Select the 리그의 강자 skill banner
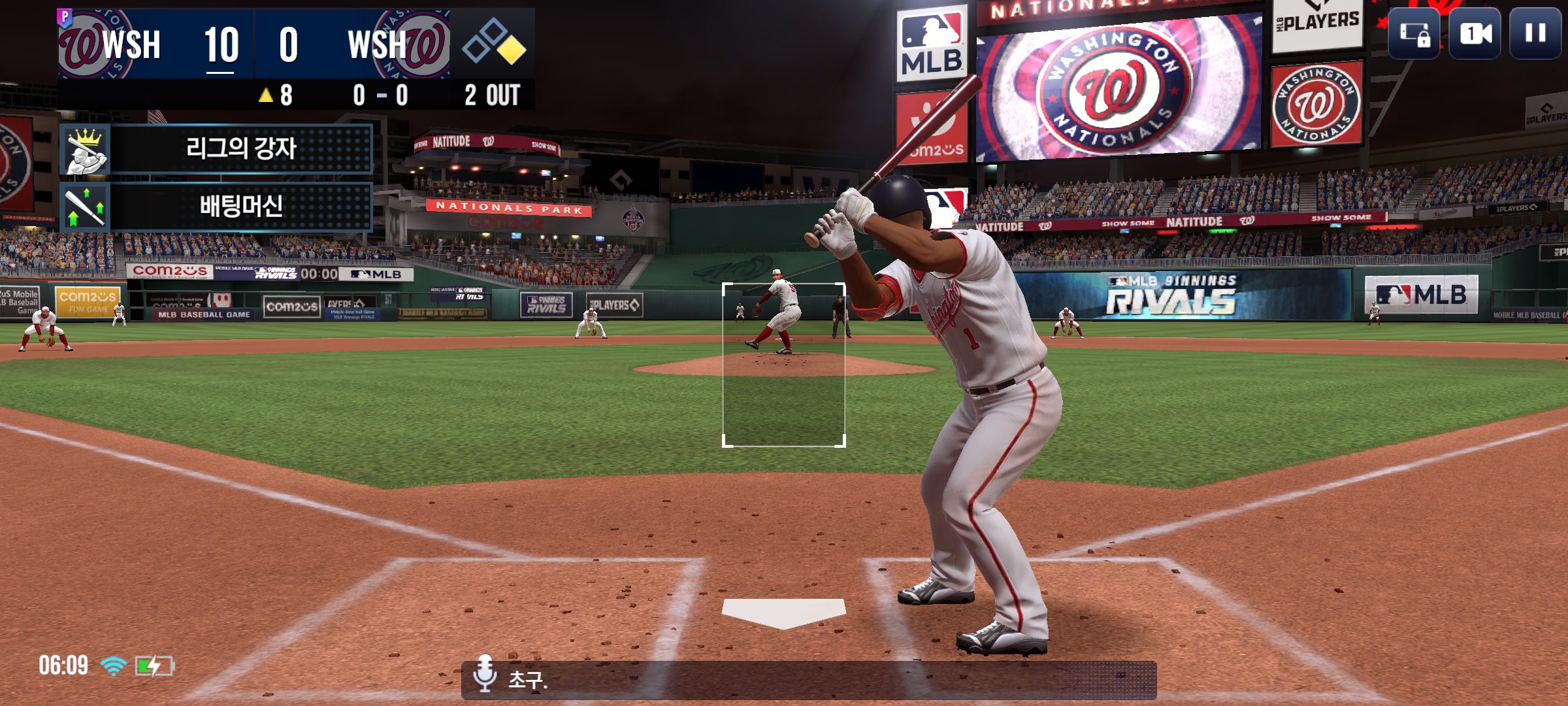 216,149
